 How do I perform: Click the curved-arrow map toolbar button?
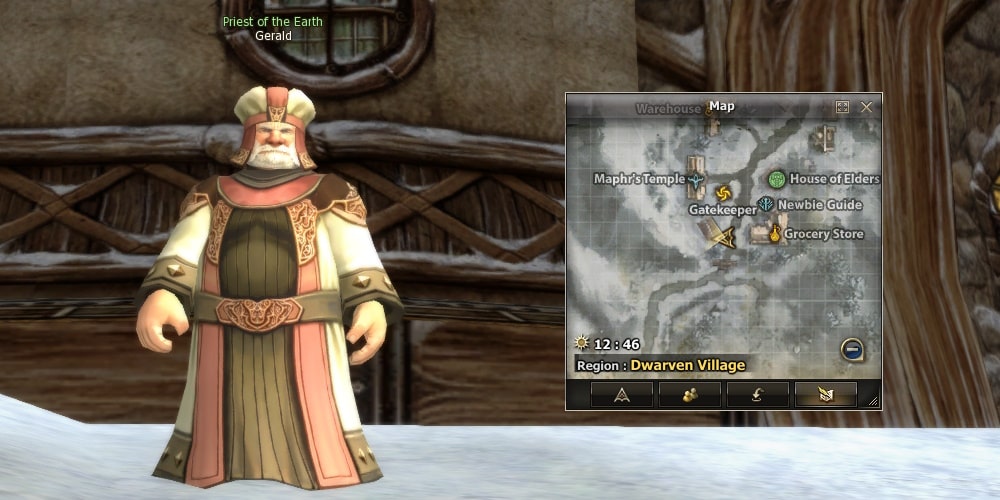click(757, 395)
